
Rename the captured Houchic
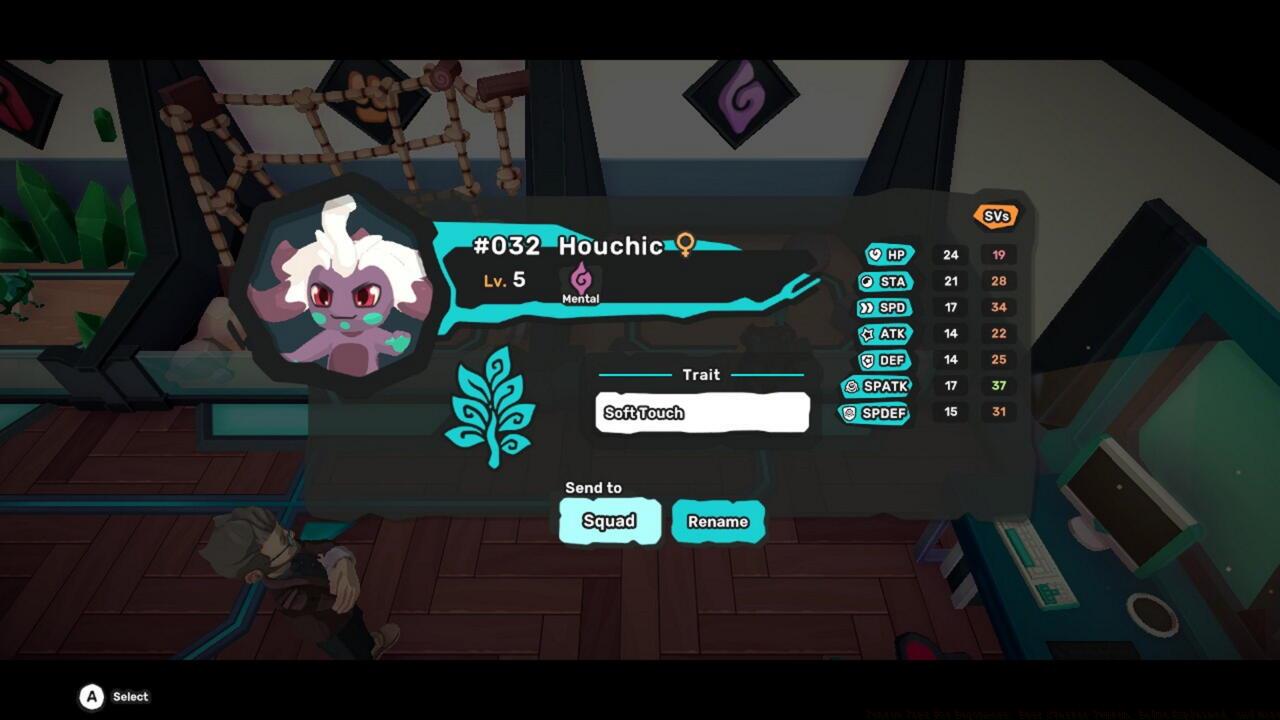tap(717, 520)
